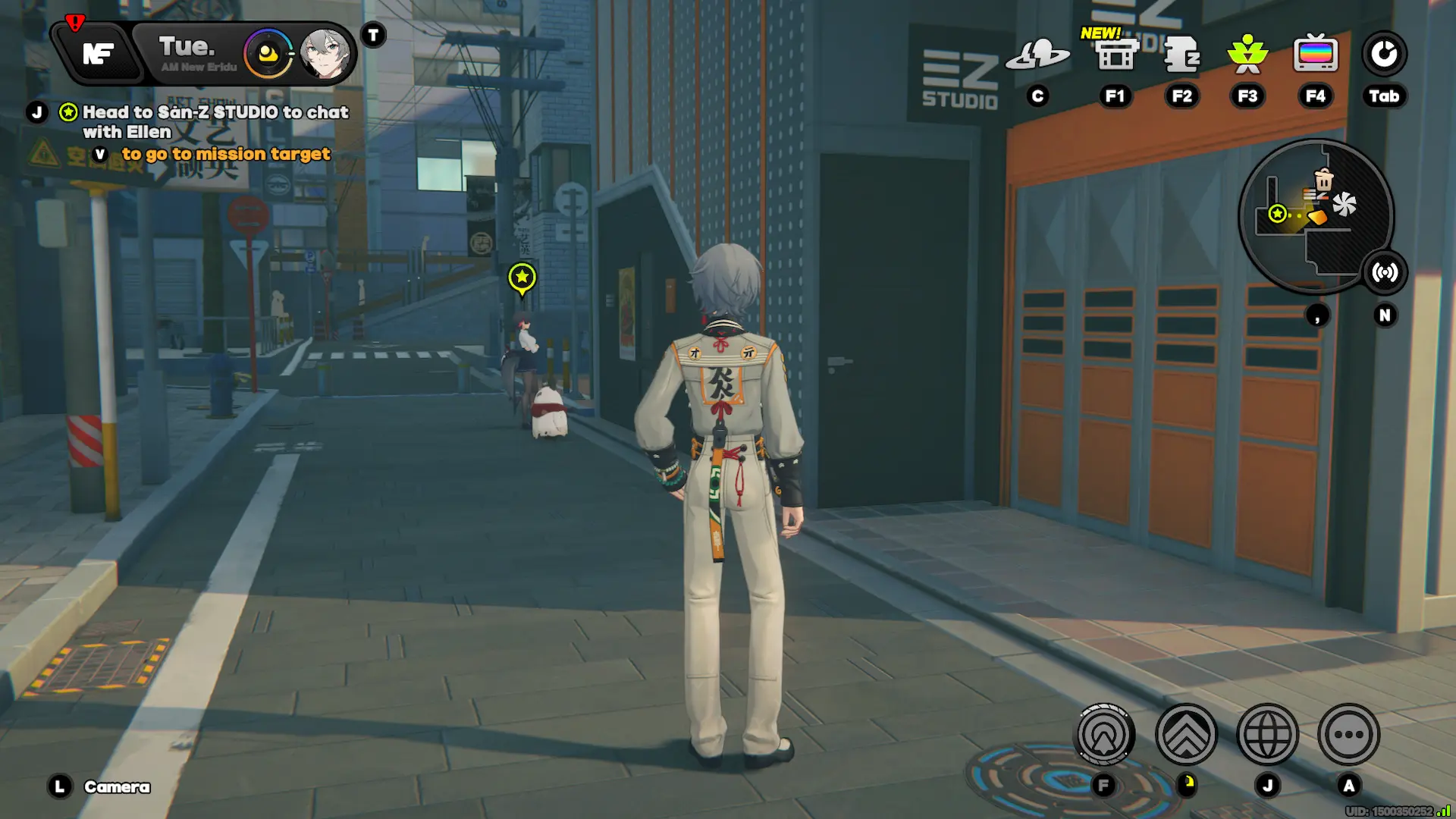
Task: Open the shop icon marked NEW!
Action: (x=1115, y=55)
